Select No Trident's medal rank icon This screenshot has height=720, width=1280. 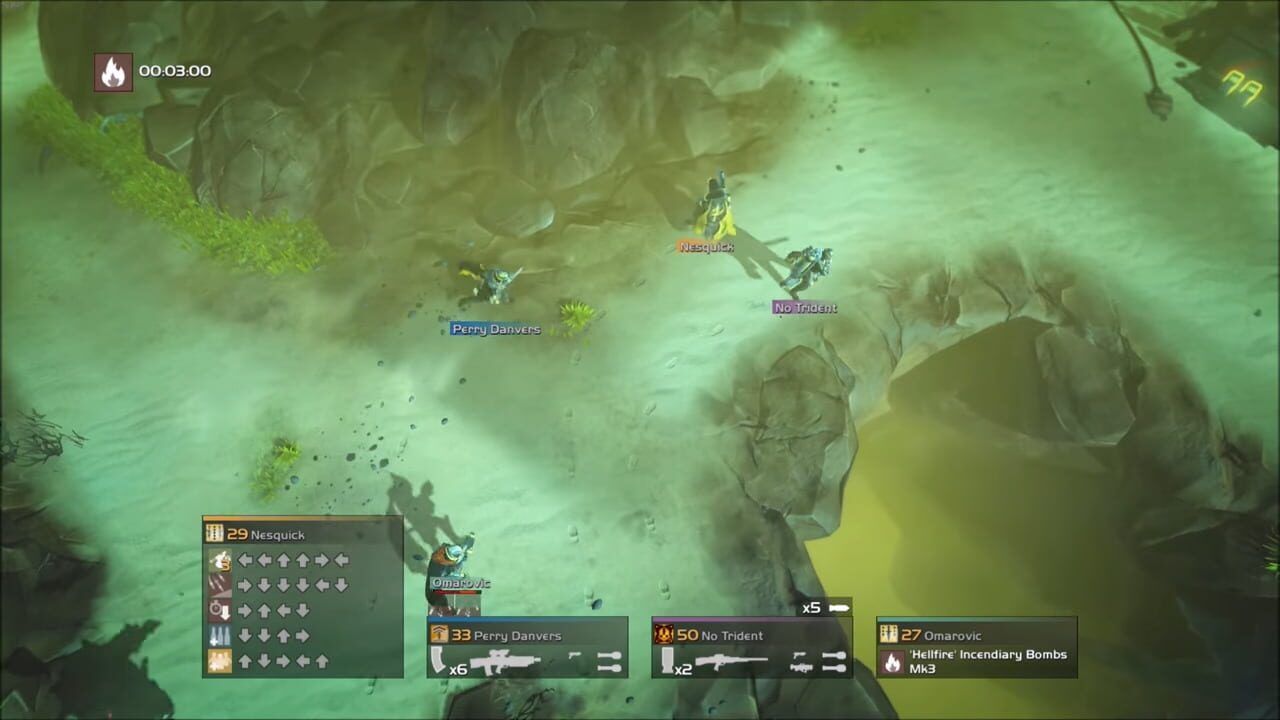tap(663, 634)
